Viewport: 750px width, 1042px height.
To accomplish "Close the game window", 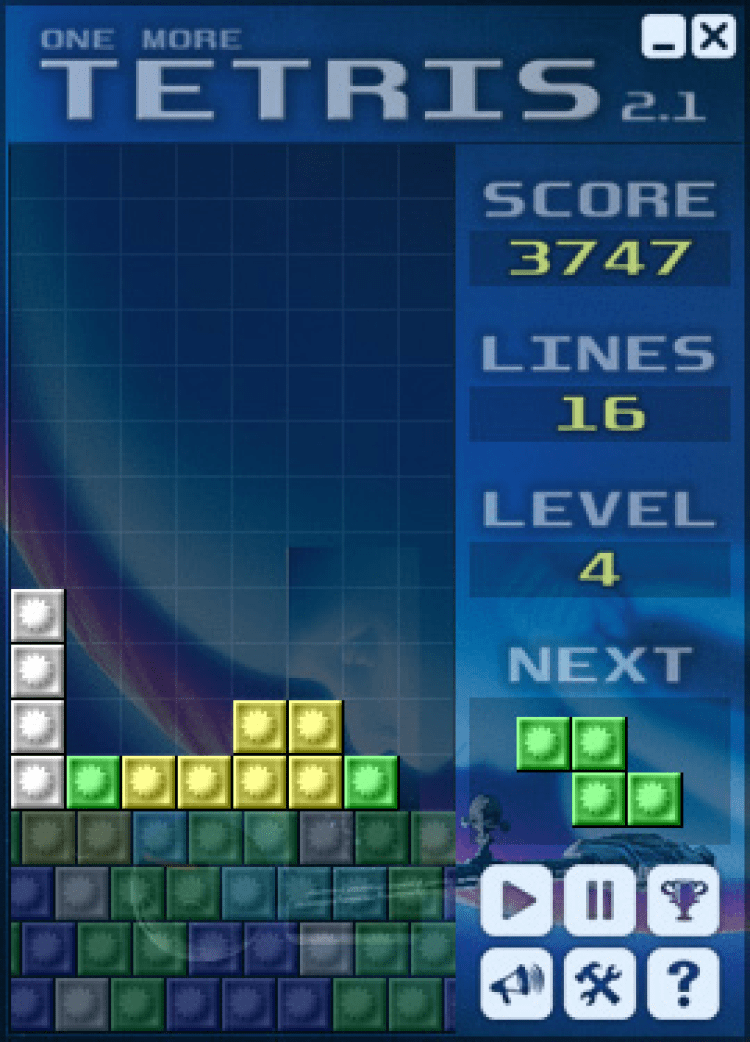I will 714,37.
